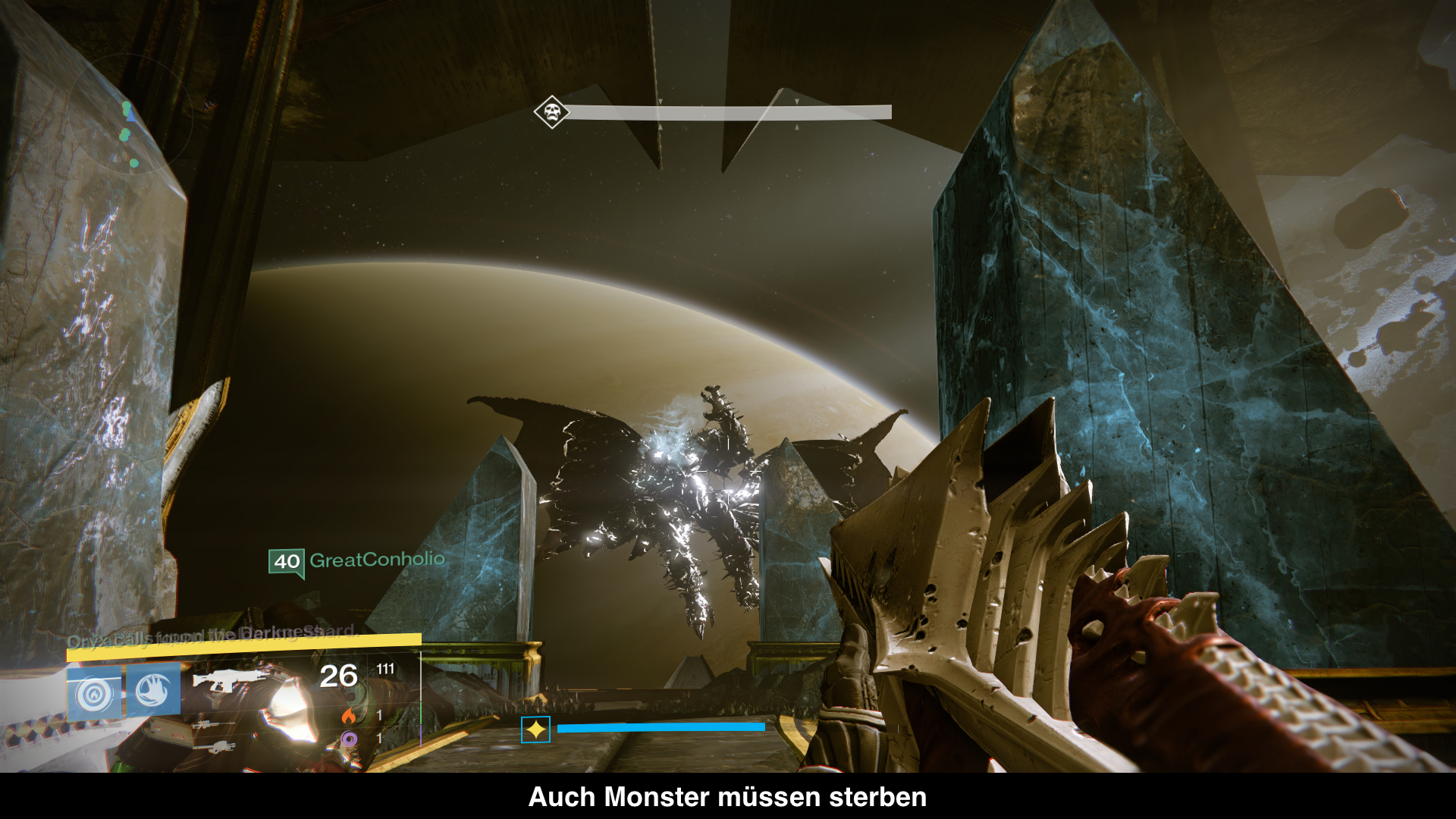Click the orange solar flame ammo icon
Viewport: 1456px width, 819px height.
coord(348,715)
